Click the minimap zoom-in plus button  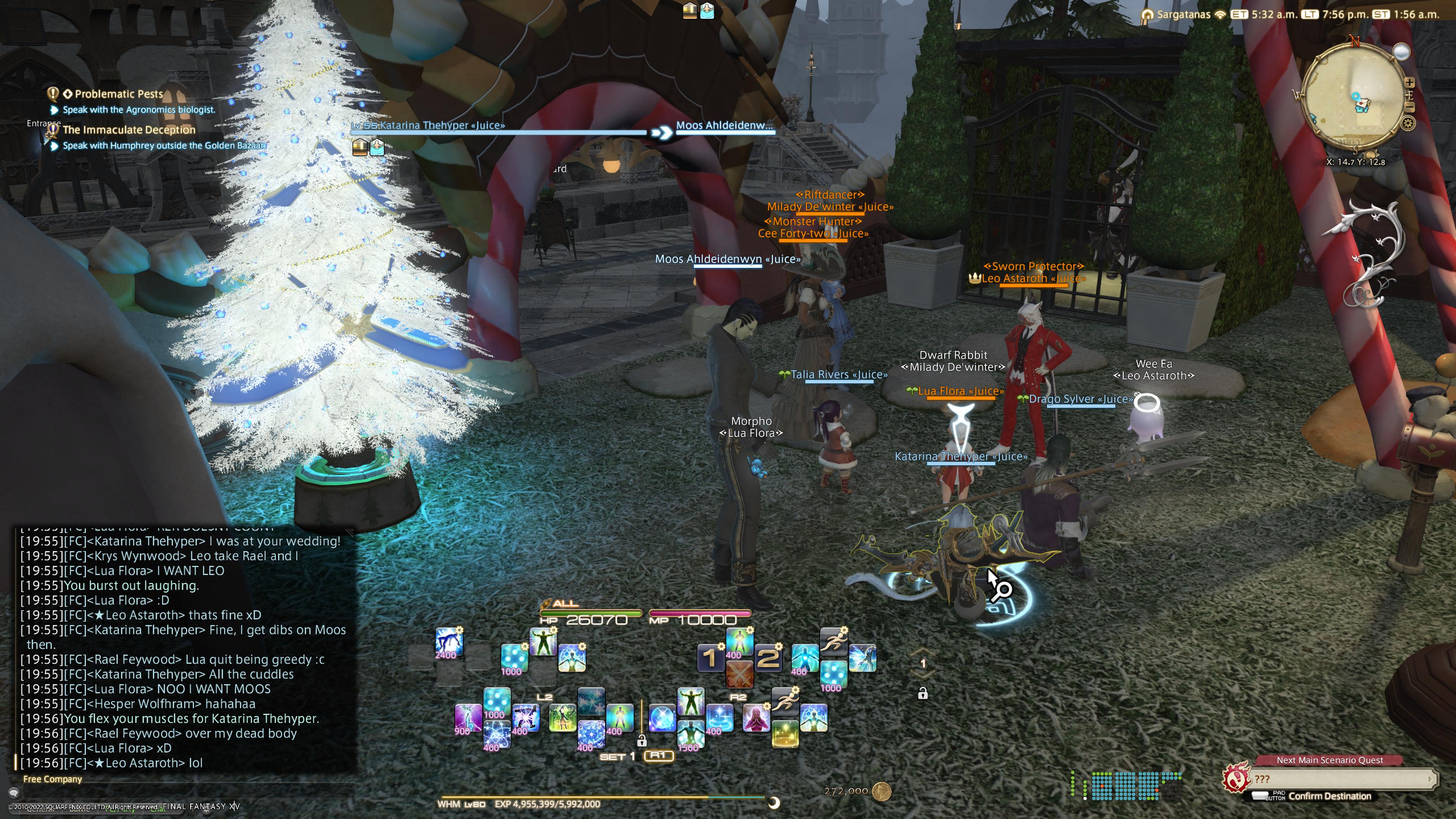pyautogui.click(x=1410, y=83)
